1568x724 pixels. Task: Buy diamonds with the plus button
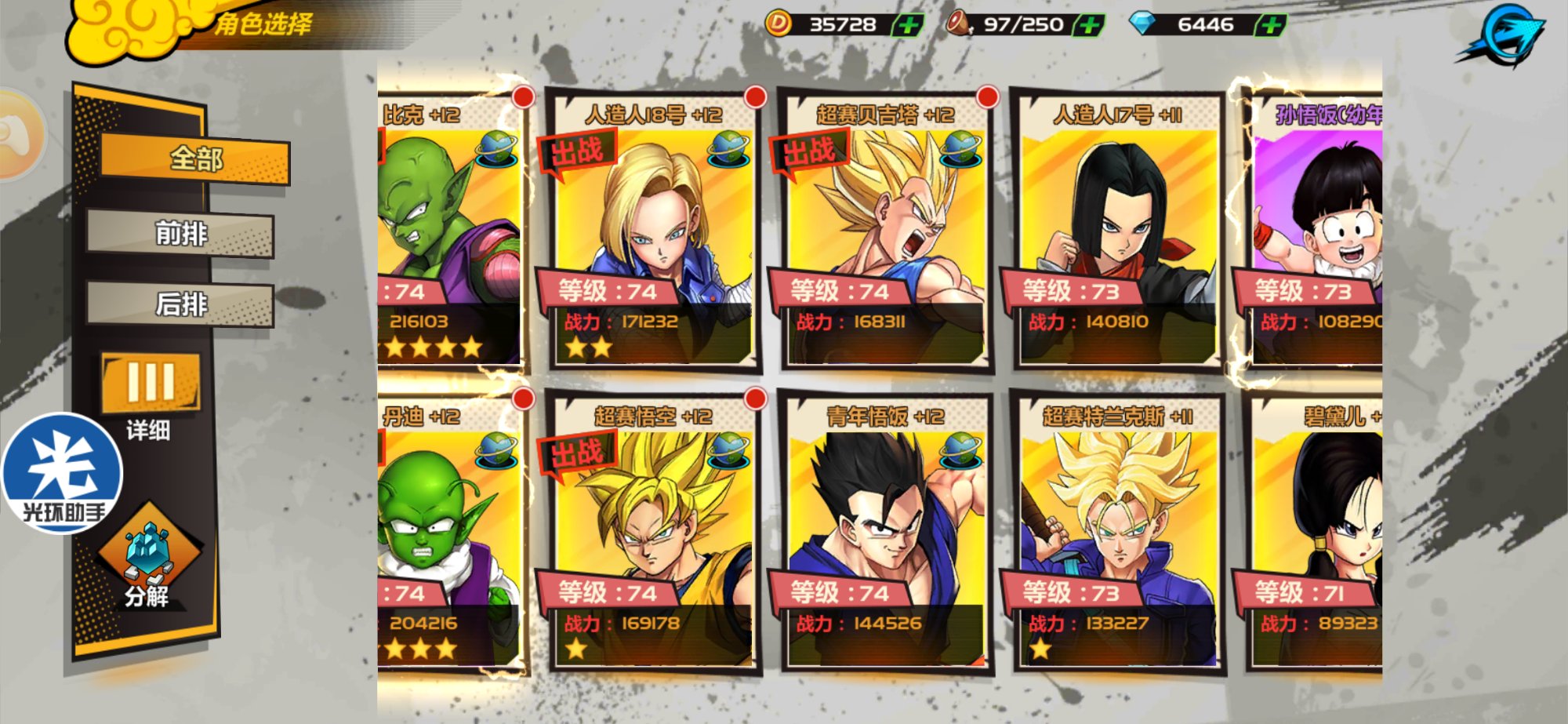[1270, 25]
